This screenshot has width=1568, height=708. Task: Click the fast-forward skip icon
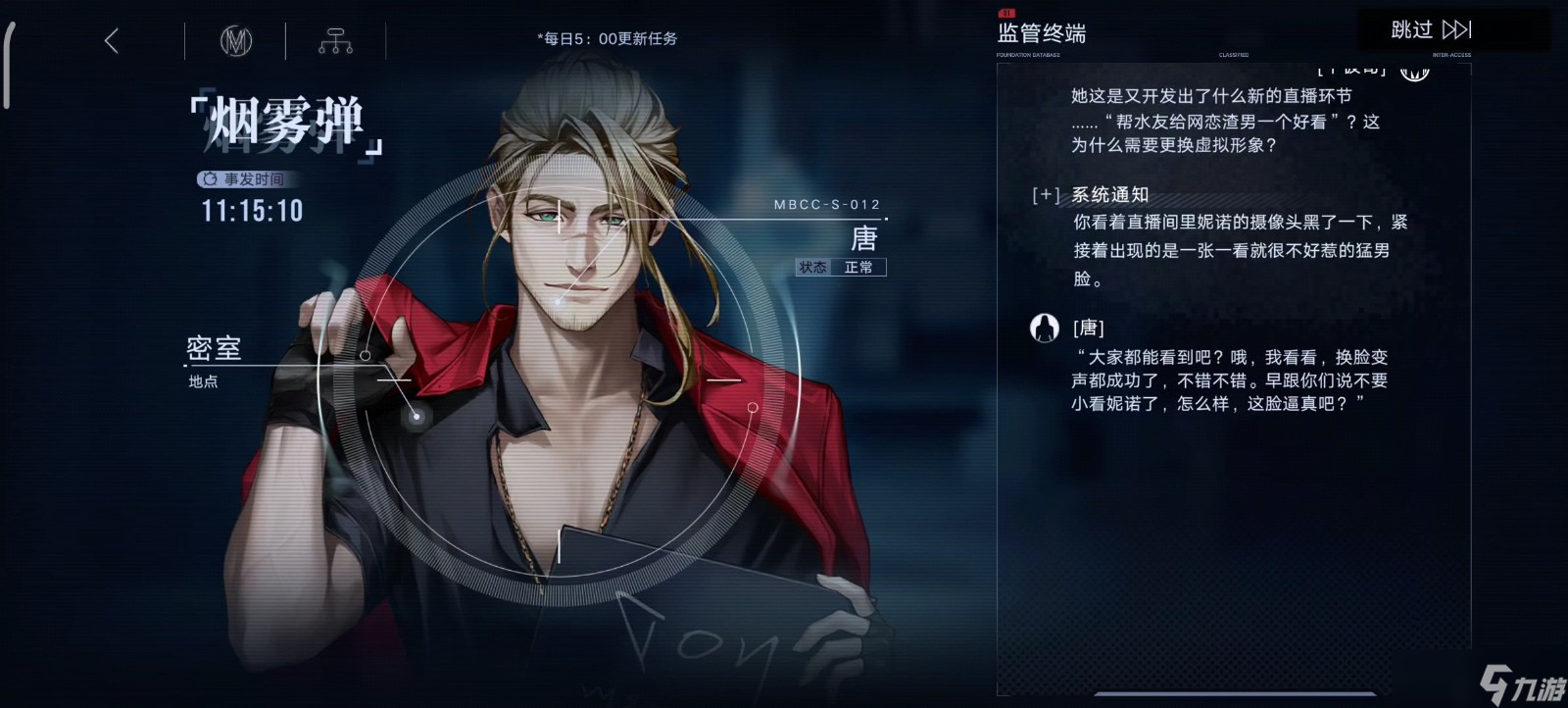tap(1457, 29)
